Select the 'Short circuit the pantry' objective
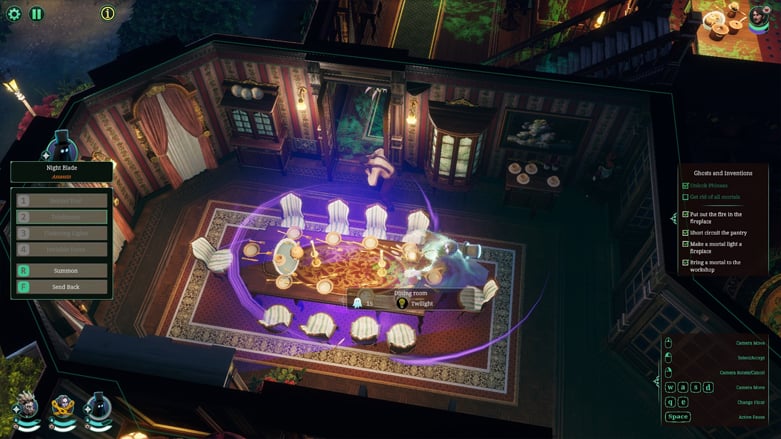The width and height of the screenshot is (781, 439). point(718,232)
